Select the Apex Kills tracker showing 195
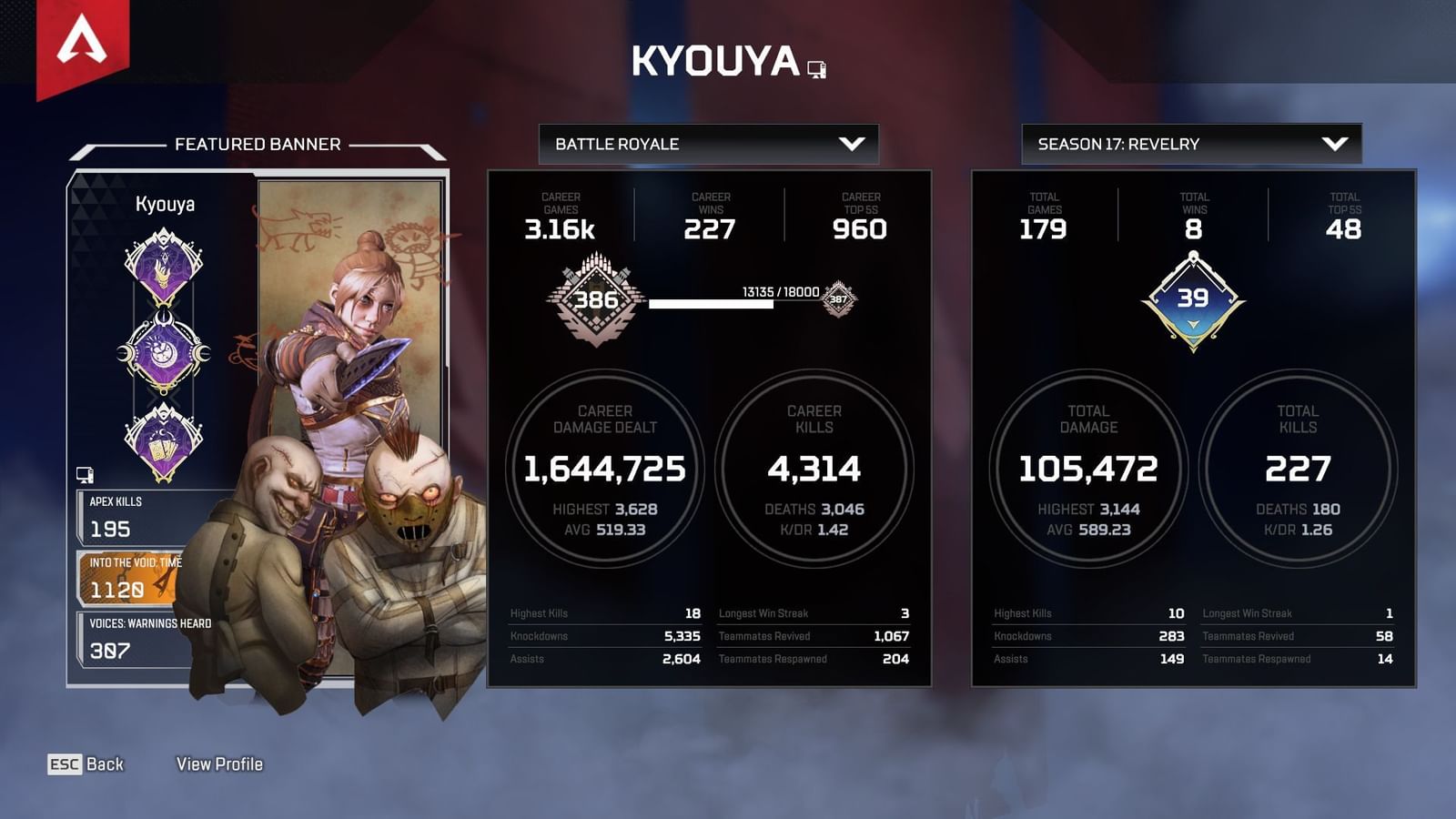 tap(127, 517)
